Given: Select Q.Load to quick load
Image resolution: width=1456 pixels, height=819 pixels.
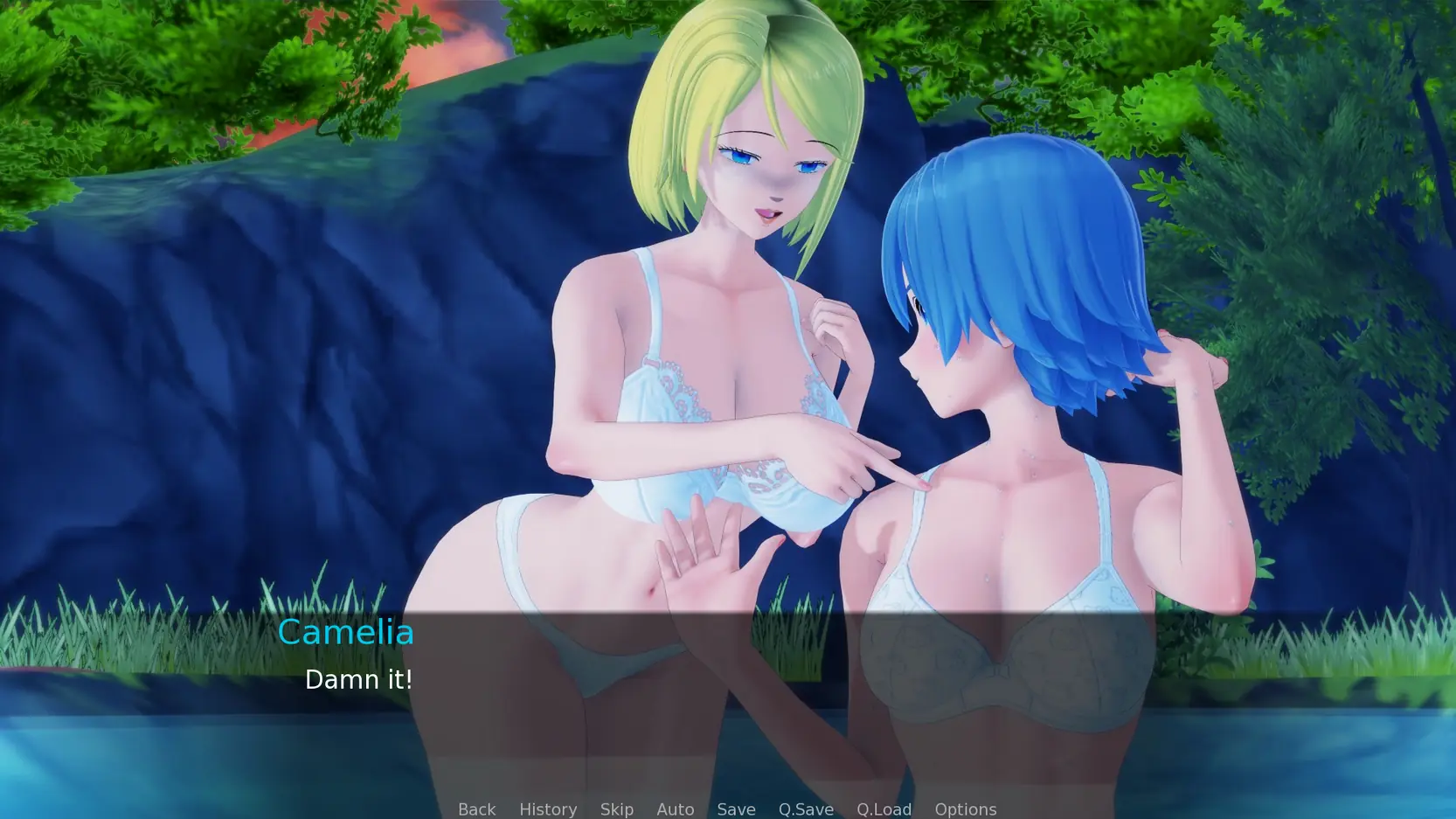Looking at the screenshot, I should click(884, 809).
